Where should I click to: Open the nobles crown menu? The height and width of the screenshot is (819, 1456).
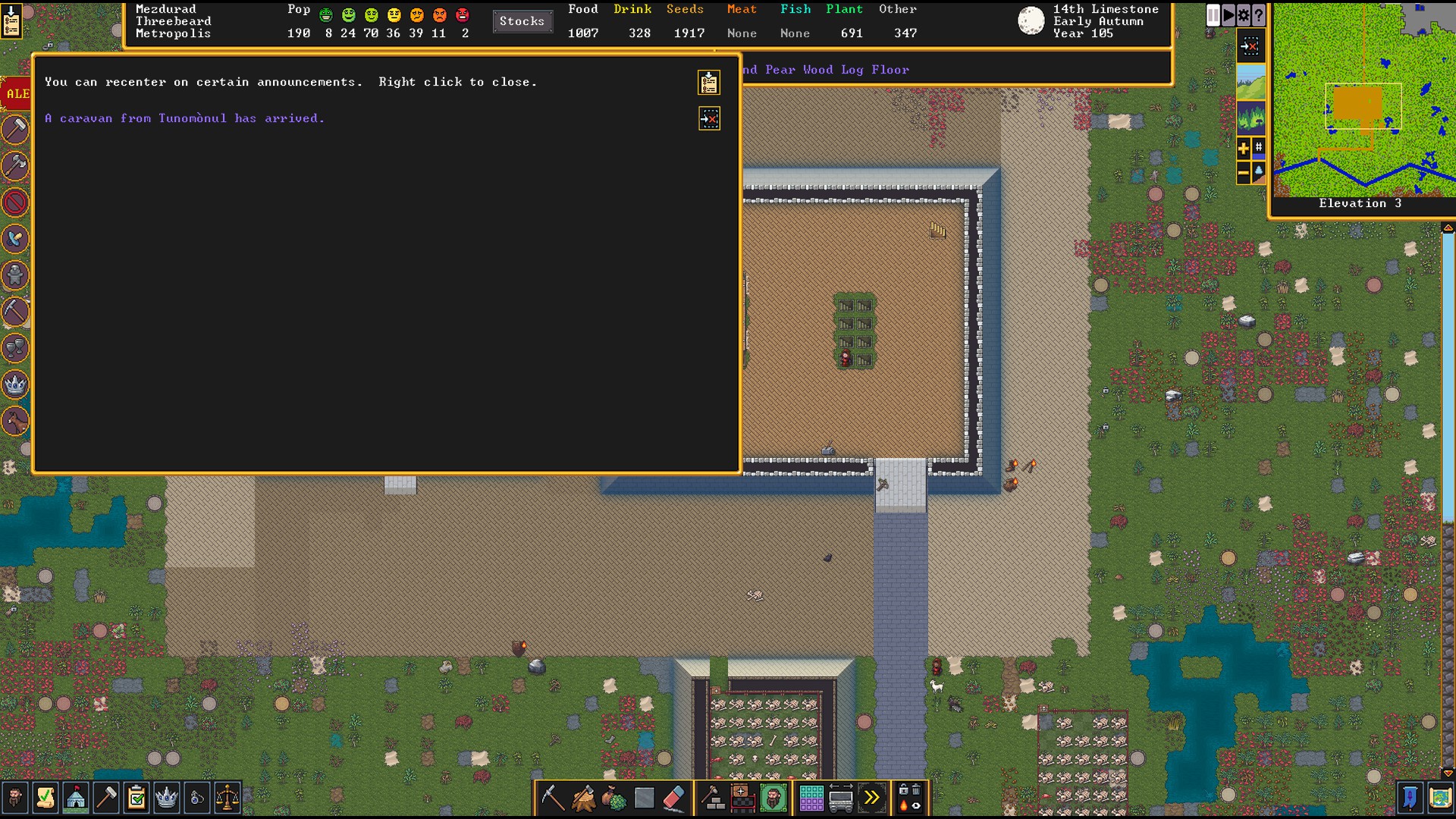tap(166, 798)
